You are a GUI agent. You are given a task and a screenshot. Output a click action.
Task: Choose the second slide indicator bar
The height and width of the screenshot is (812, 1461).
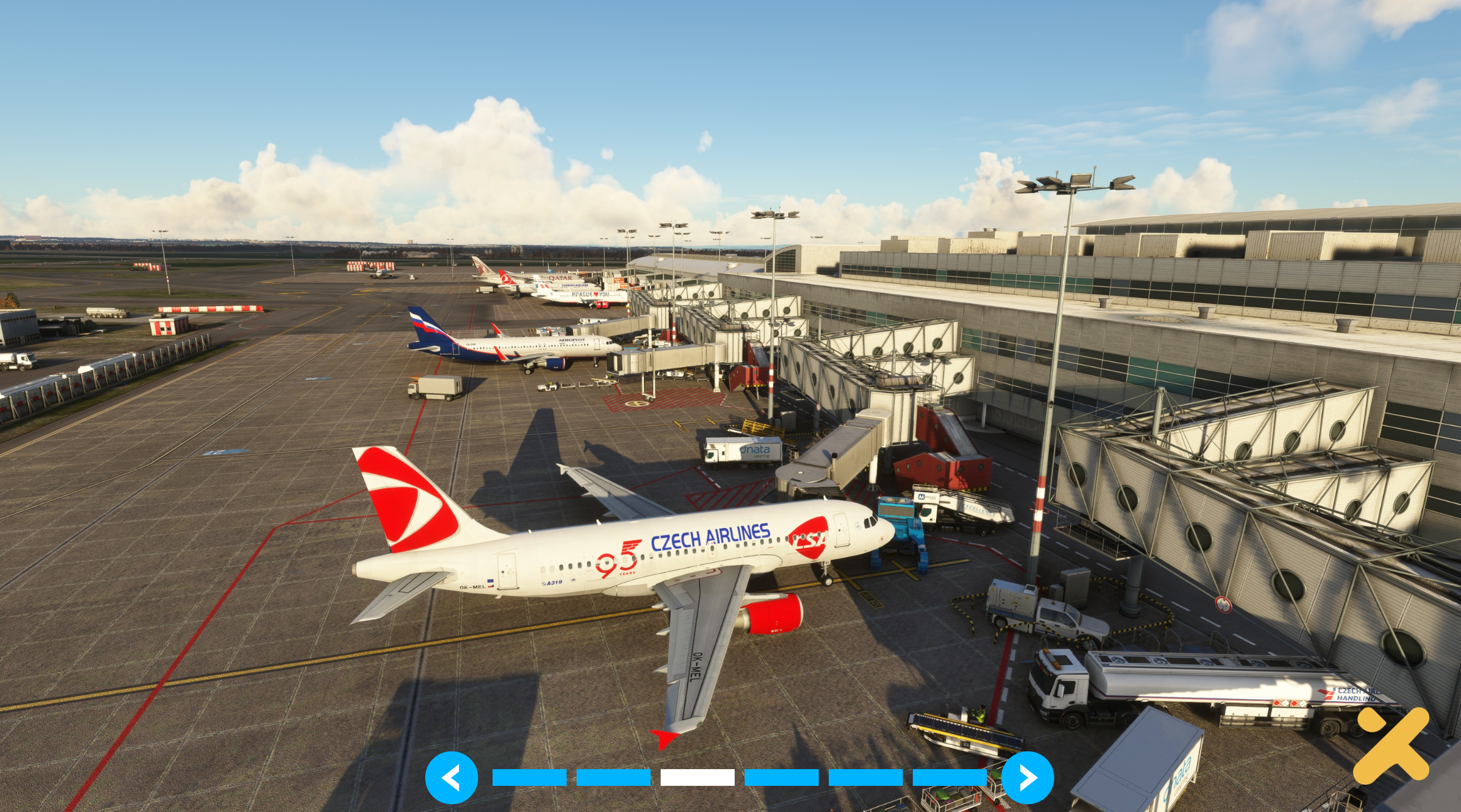[613, 777]
